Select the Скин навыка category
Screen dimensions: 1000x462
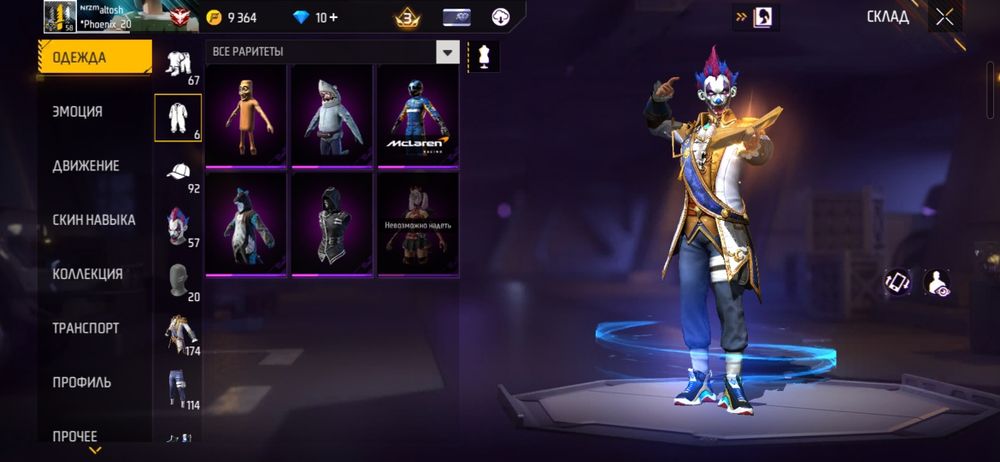(94, 220)
